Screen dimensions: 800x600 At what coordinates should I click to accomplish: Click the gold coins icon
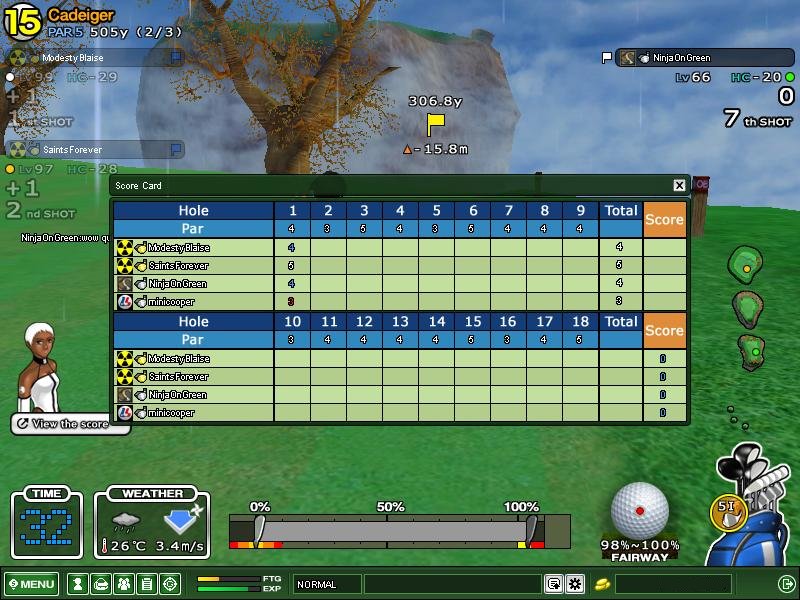click(x=604, y=584)
